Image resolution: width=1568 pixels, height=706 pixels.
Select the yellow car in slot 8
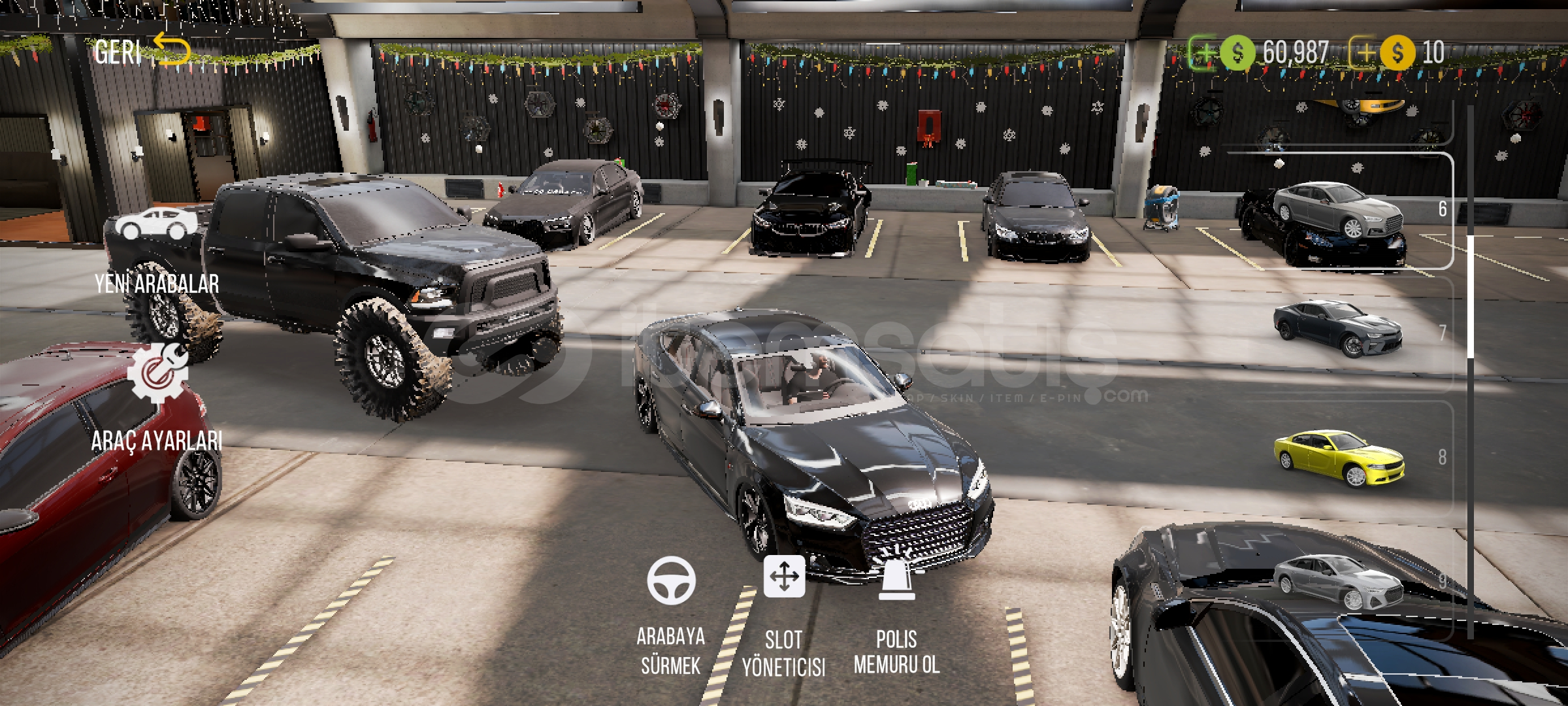coord(1338,458)
